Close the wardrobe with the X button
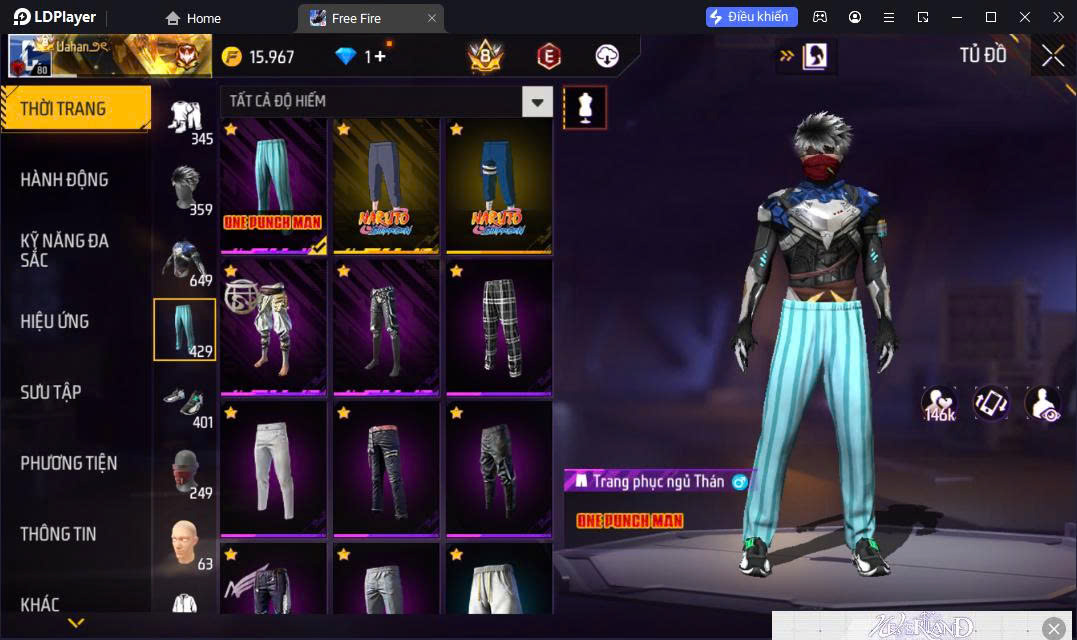The image size is (1077, 640). coord(1052,56)
